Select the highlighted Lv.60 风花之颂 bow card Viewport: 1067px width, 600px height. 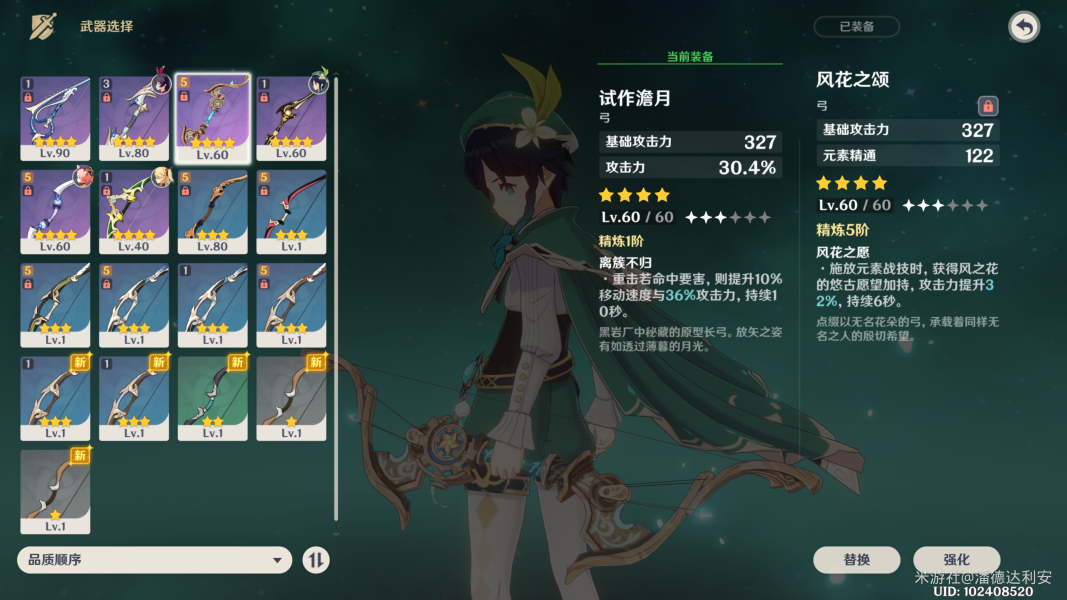coord(212,118)
